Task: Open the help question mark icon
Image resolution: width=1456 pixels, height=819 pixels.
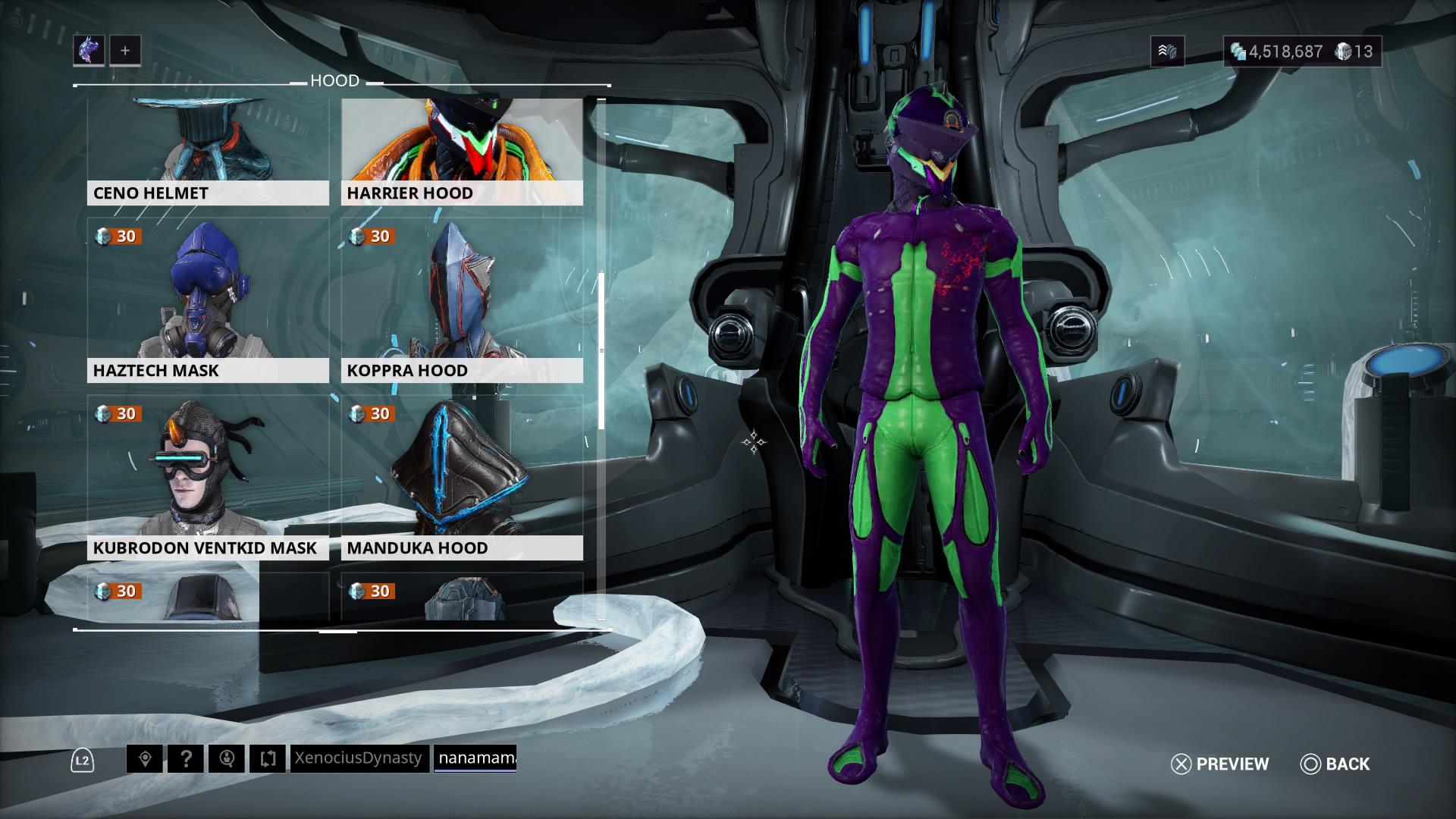Action: click(x=188, y=758)
